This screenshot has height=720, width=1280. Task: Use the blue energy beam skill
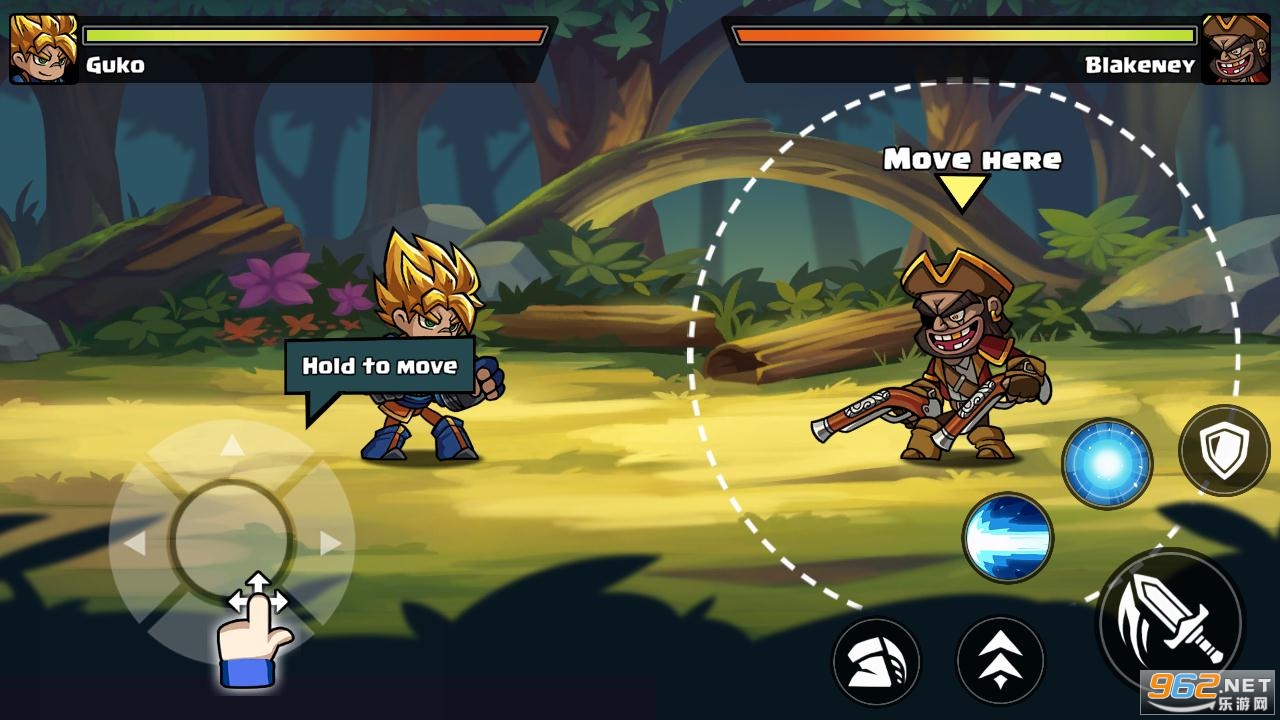1008,538
